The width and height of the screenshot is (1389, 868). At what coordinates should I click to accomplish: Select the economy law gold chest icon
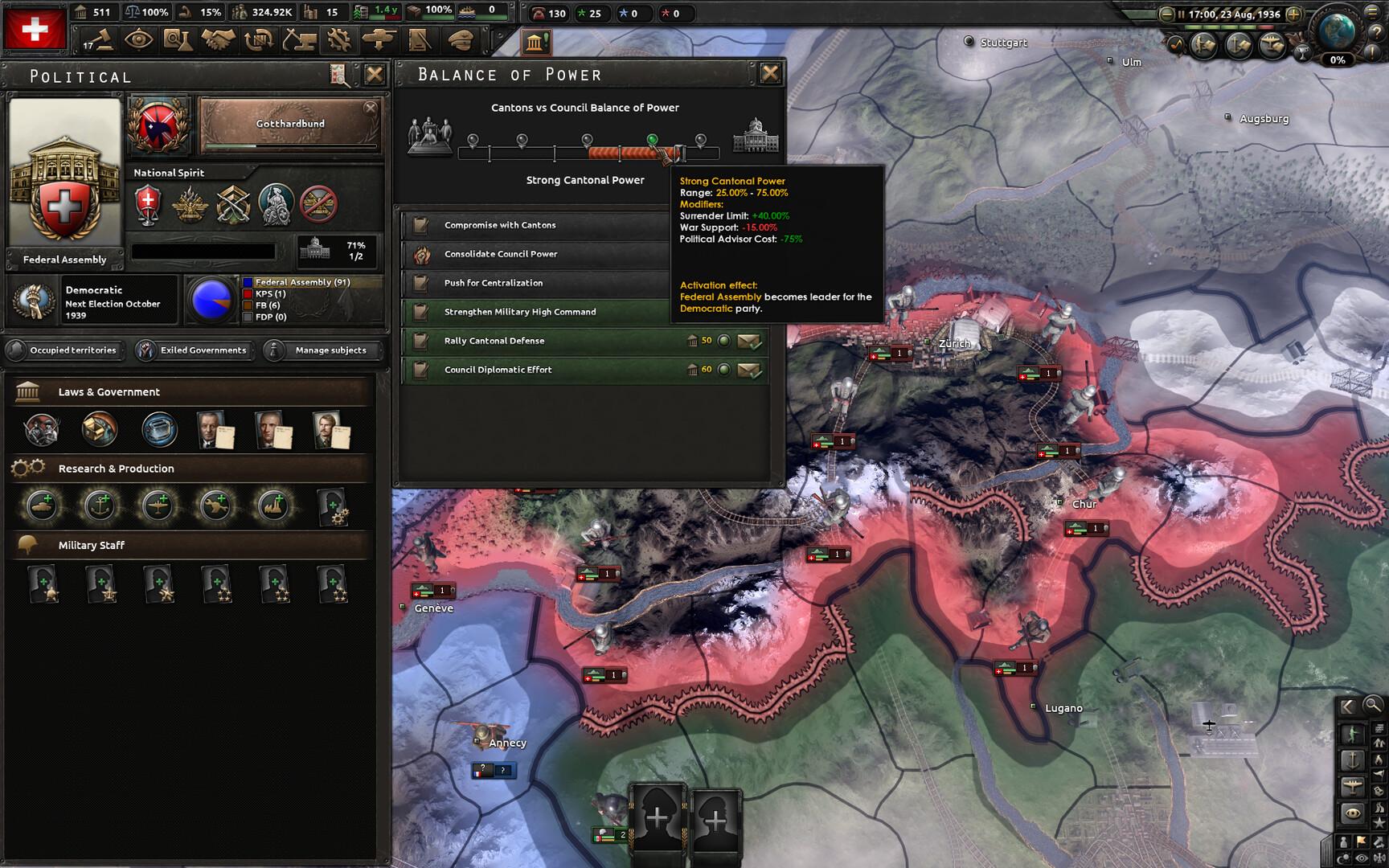coord(98,430)
